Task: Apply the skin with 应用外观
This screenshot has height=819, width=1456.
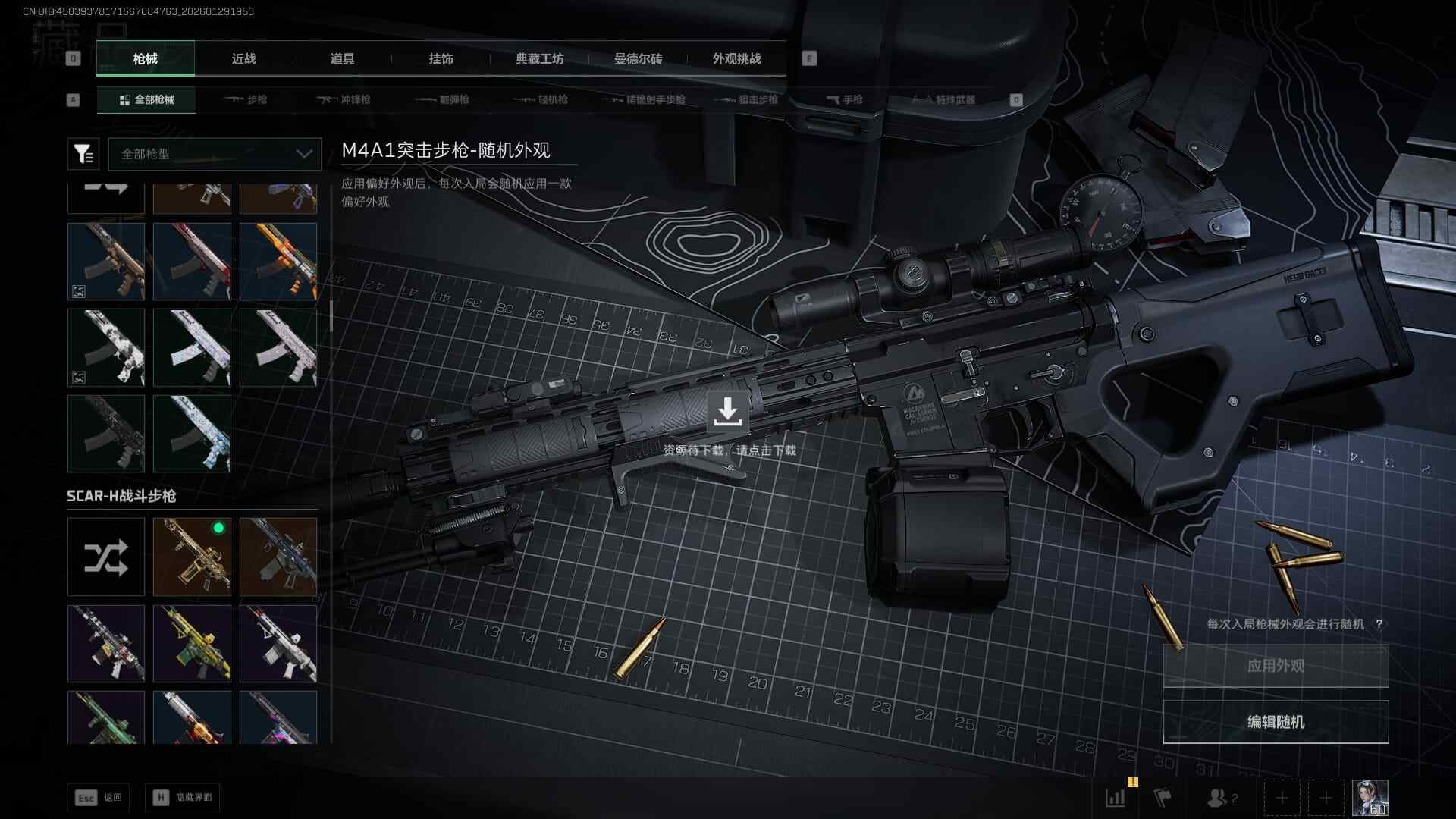Action: (x=1276, y=666)
